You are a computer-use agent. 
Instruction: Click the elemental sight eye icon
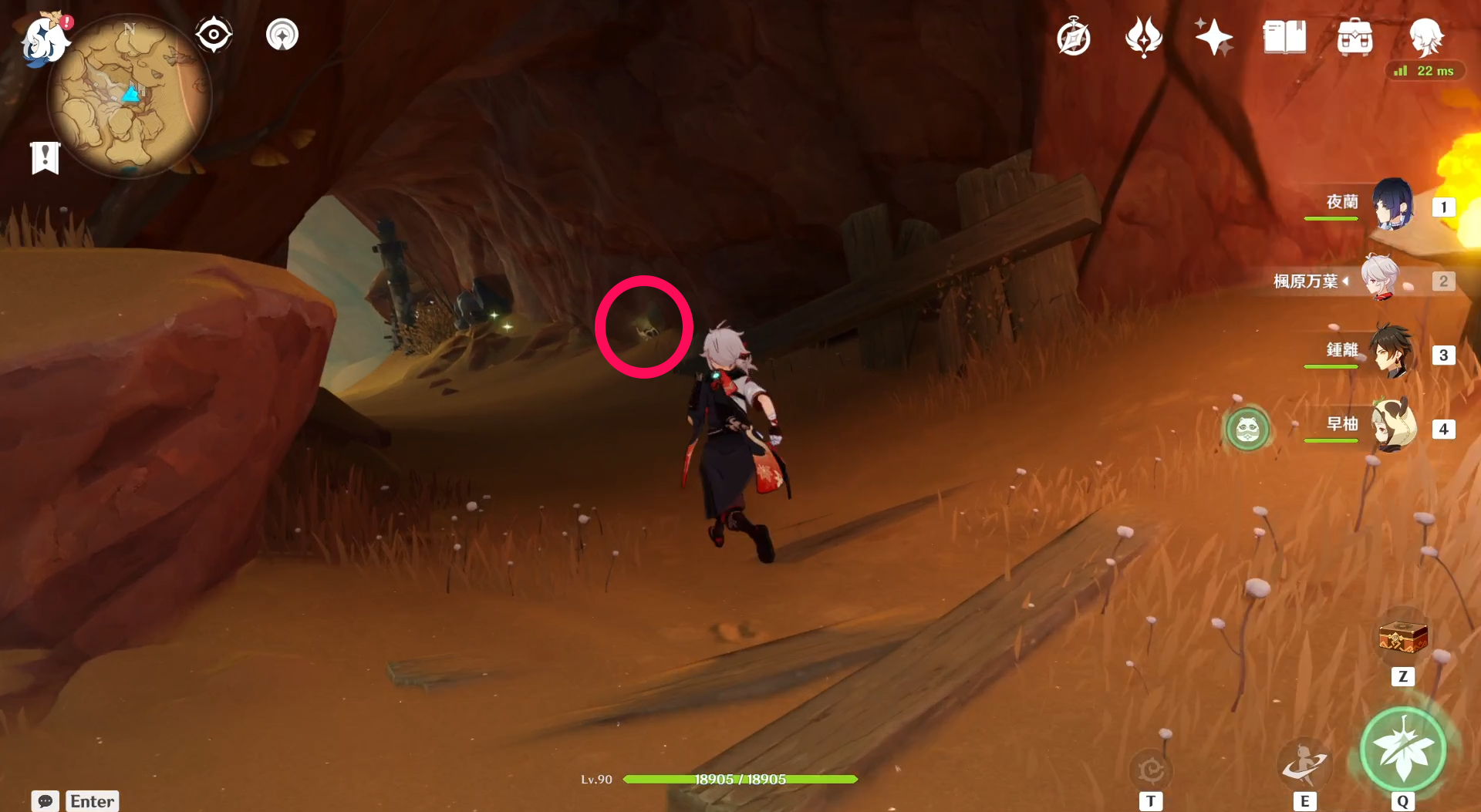[214, 33]
